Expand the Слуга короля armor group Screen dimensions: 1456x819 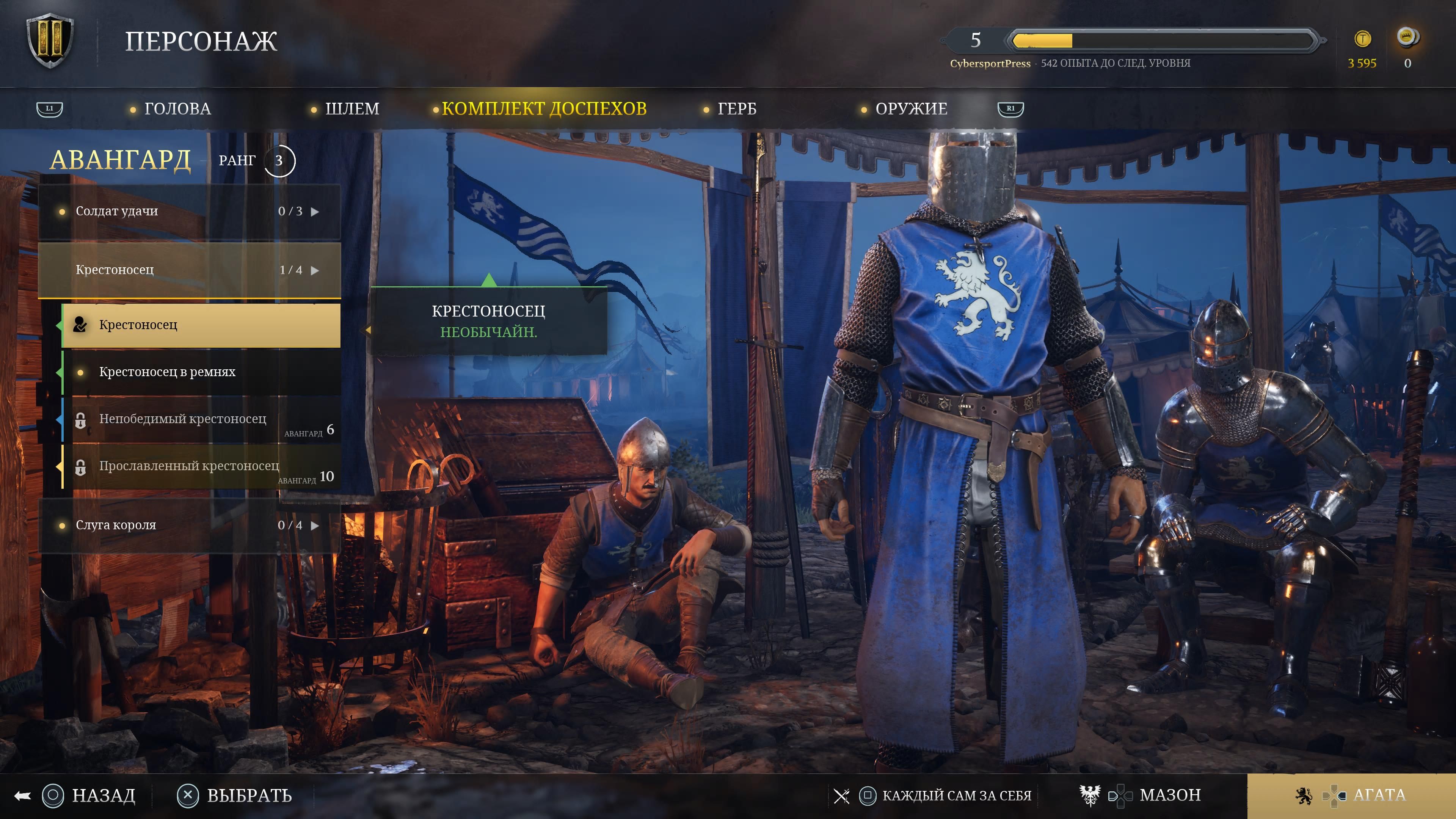pos(189,525)
